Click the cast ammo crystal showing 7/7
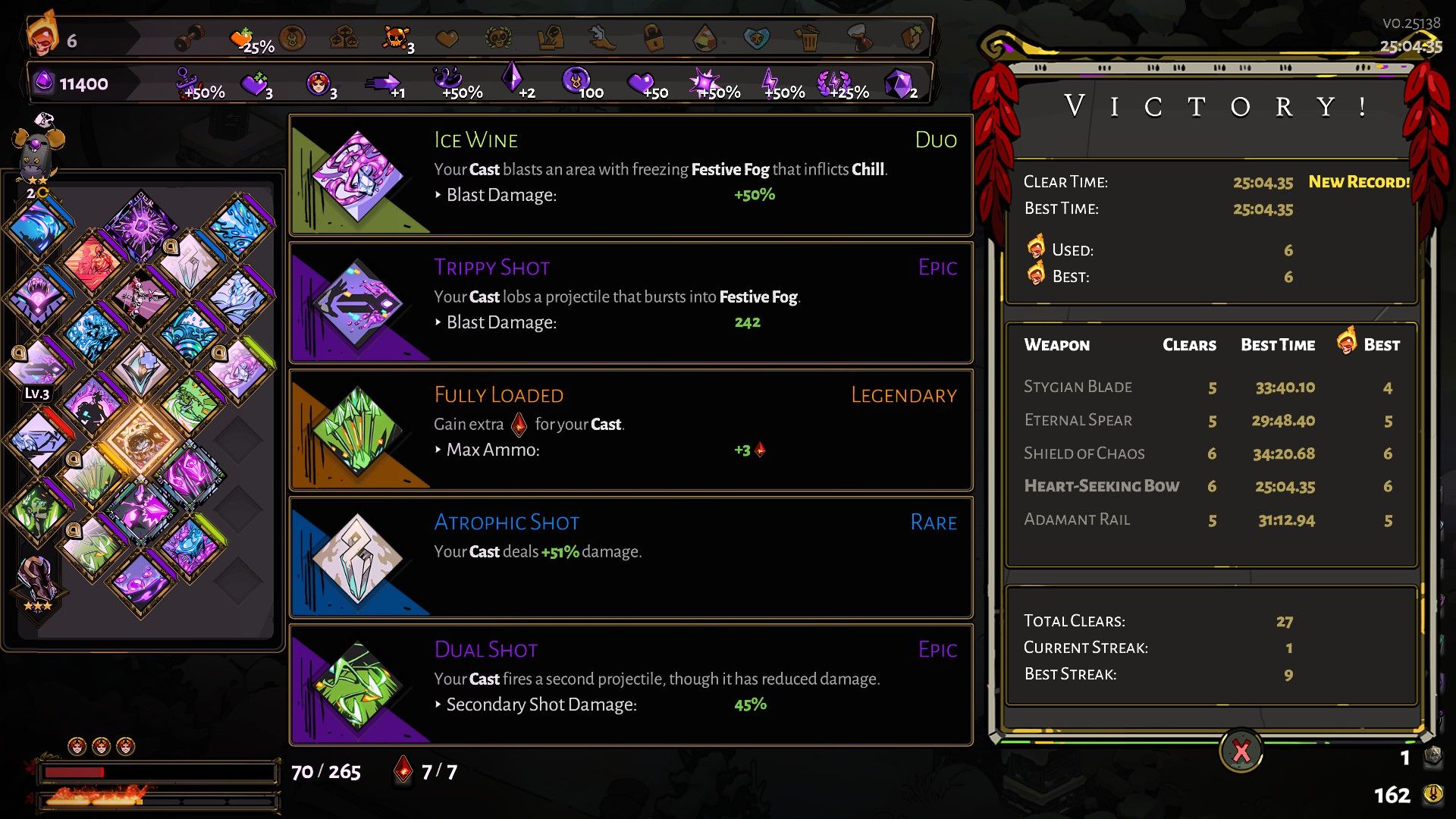This screenshot has width=1456, height=819. pyautogui.click(x=403, y=770)
